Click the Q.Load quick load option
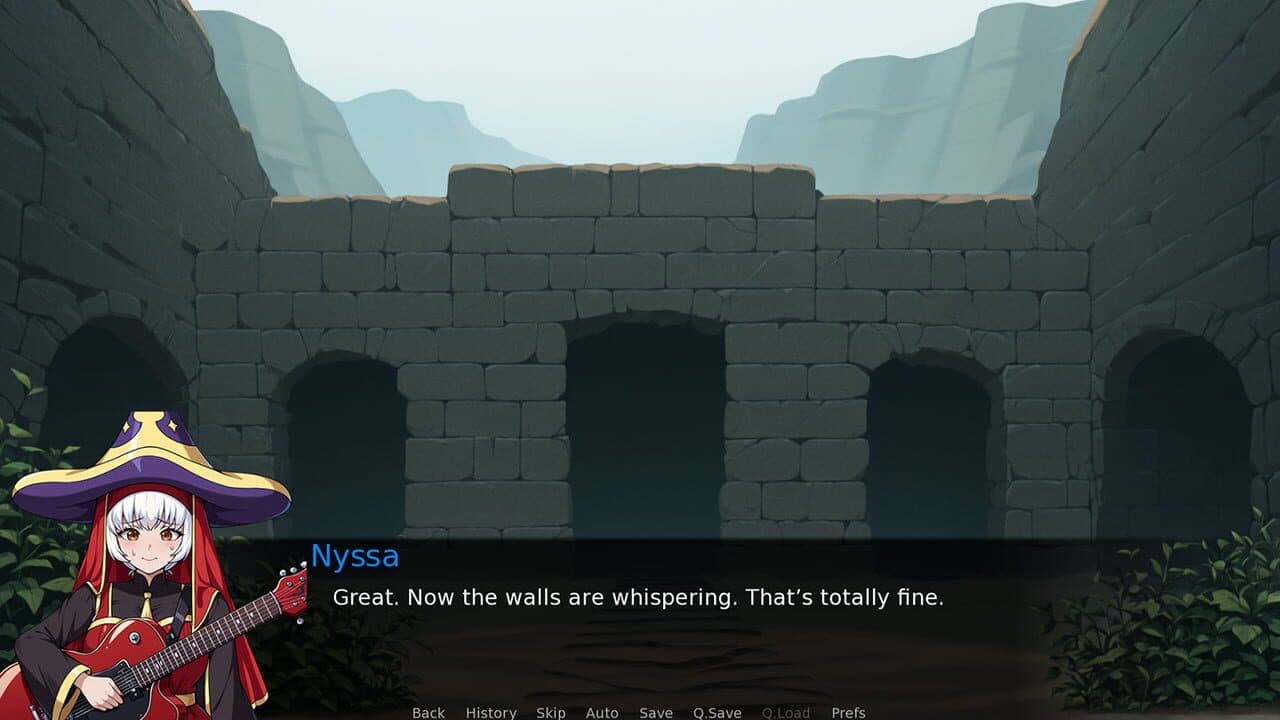This screenshot has width=1280, height=720. (x=785, y=713)
